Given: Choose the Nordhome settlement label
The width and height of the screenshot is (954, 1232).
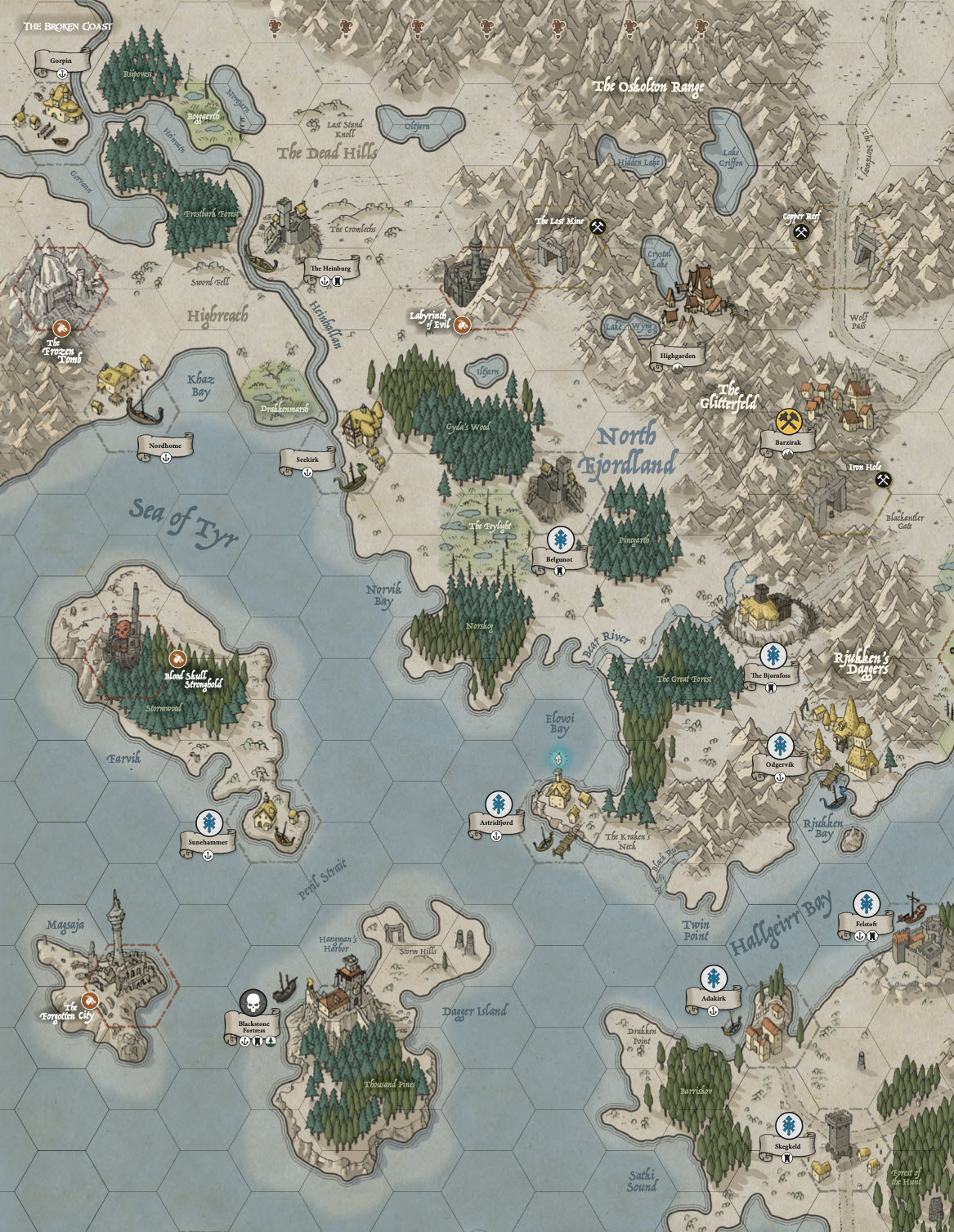Looking at the screenshot, I should pyautogui.click(x=165, y=446).
